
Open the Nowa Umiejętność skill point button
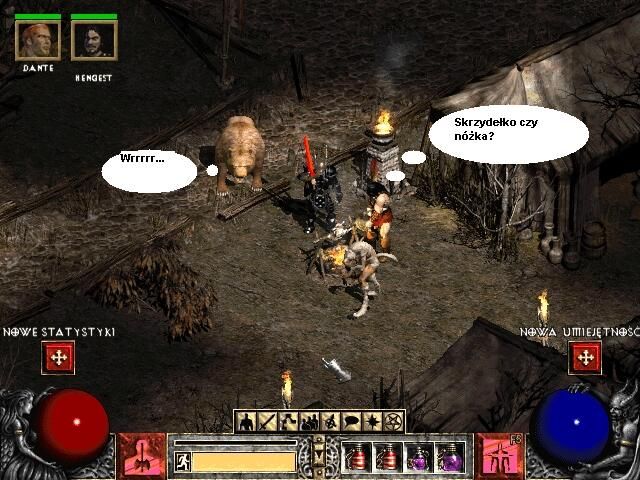click(x=585, y=357)
